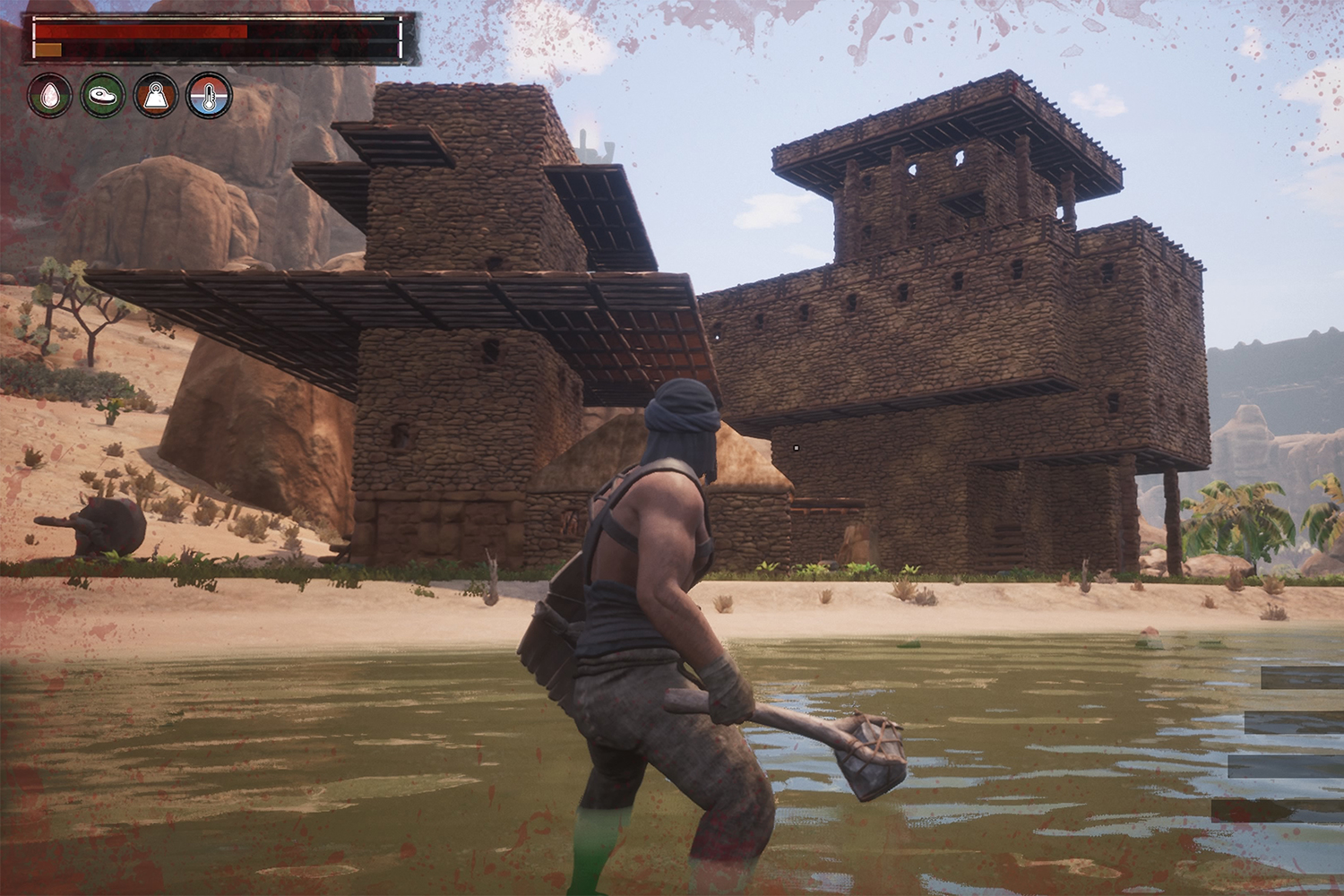1344x896 pixels.
Task: Click the water drop thirst icon
Action: (51, 96)
